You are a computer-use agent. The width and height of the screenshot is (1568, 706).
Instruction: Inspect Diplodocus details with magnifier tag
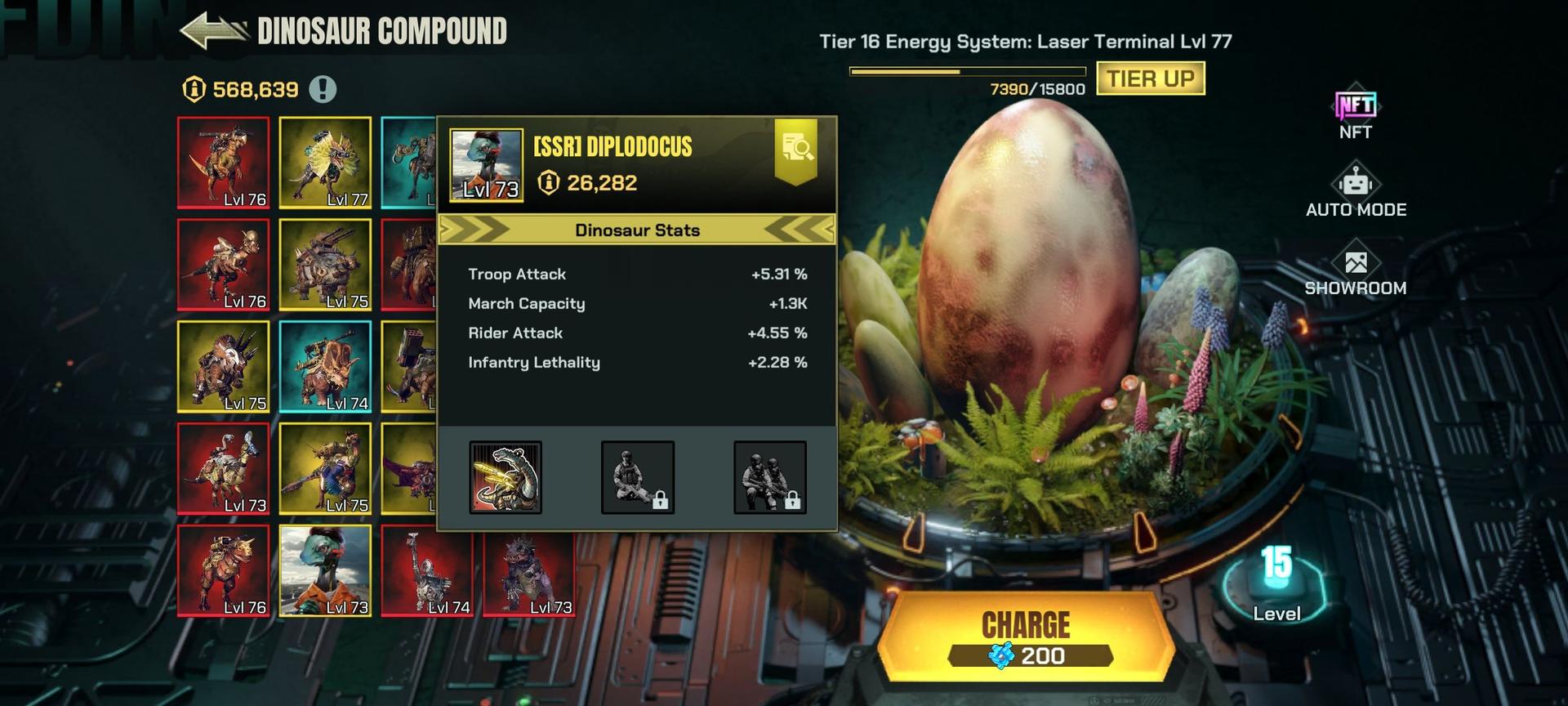pyautogui.click(x=795, y=150)
